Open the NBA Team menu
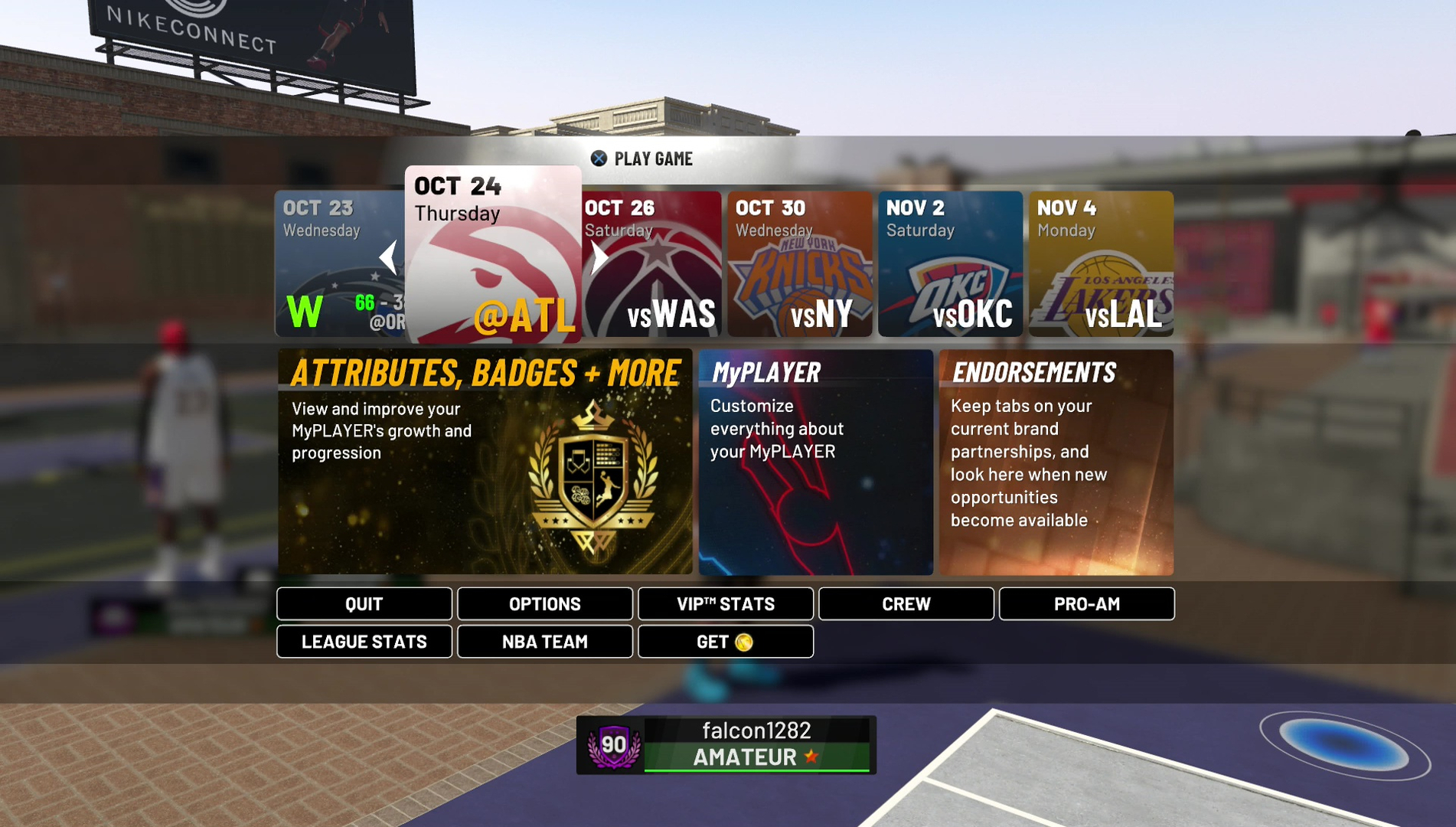The width and height of the screenshot is (1456, 827). point(545,642)
